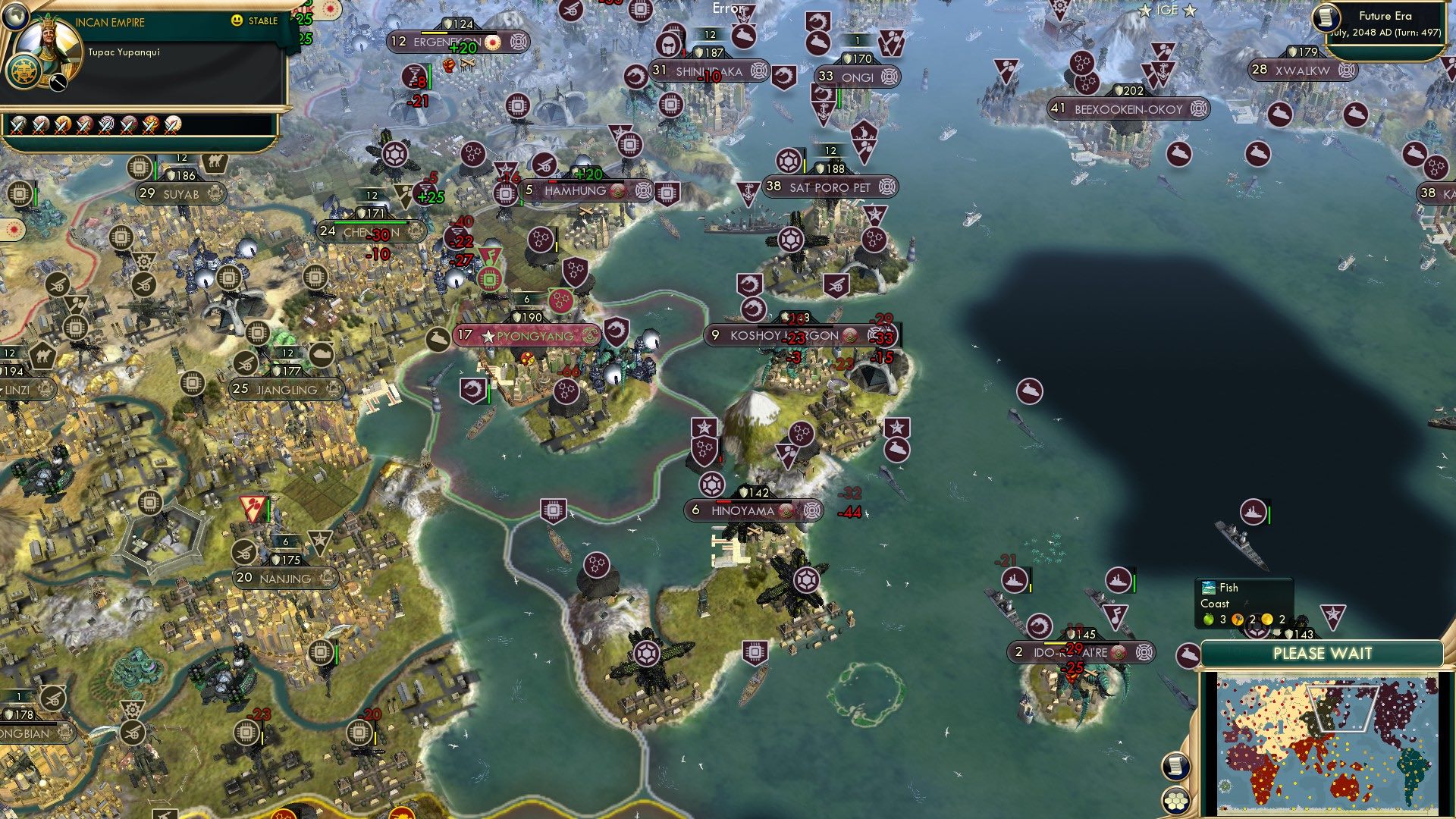Click the anchor naval unit flag near Xwalkw

click(x=1163, y=71)
